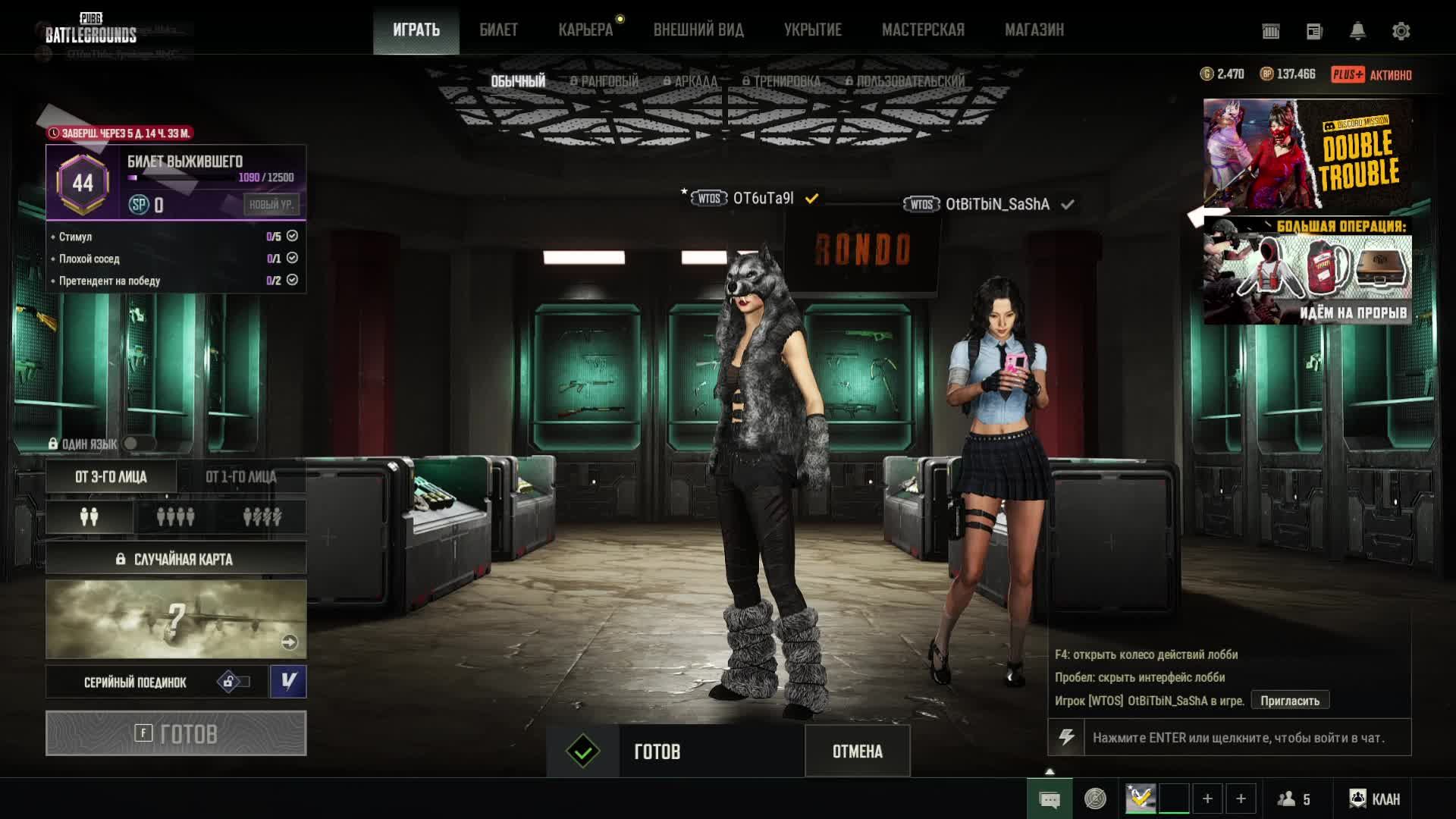Select the Ранговый ranked mode
Viewport: 1456px width, 819px height.
pyautogui.click(x=604, y=81)
